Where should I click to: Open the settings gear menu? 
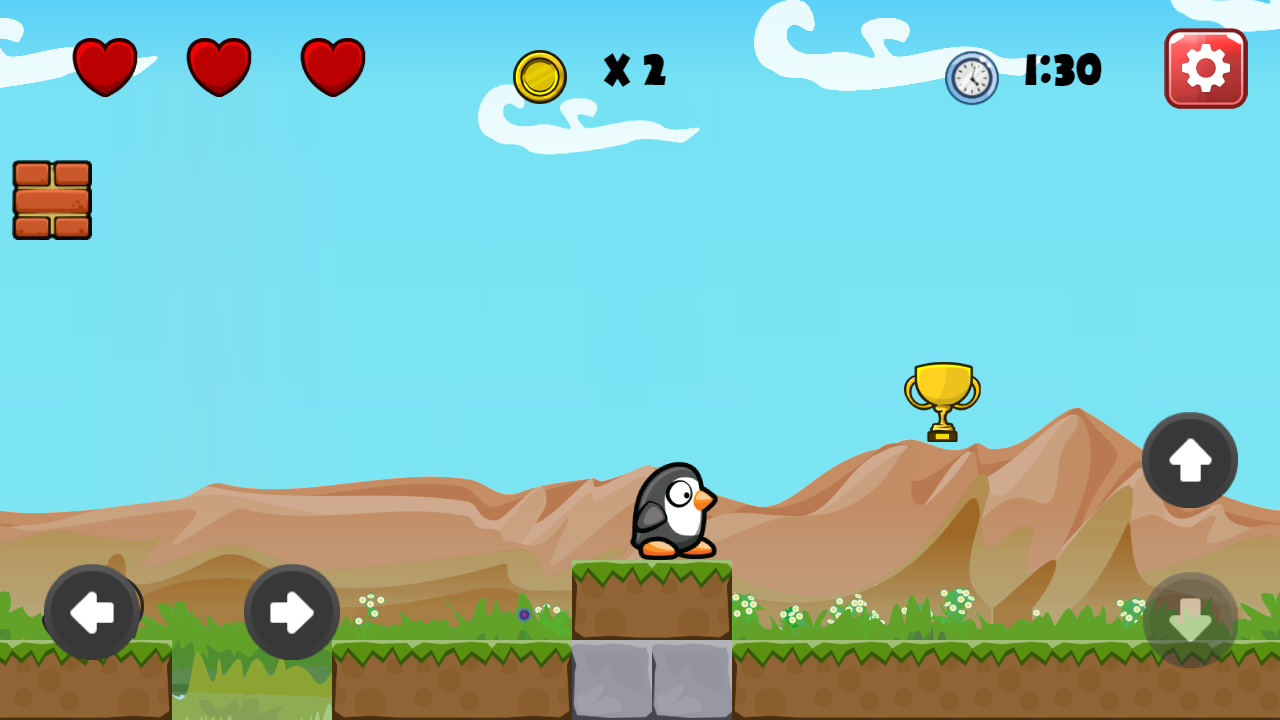(x=1205, y=68)
